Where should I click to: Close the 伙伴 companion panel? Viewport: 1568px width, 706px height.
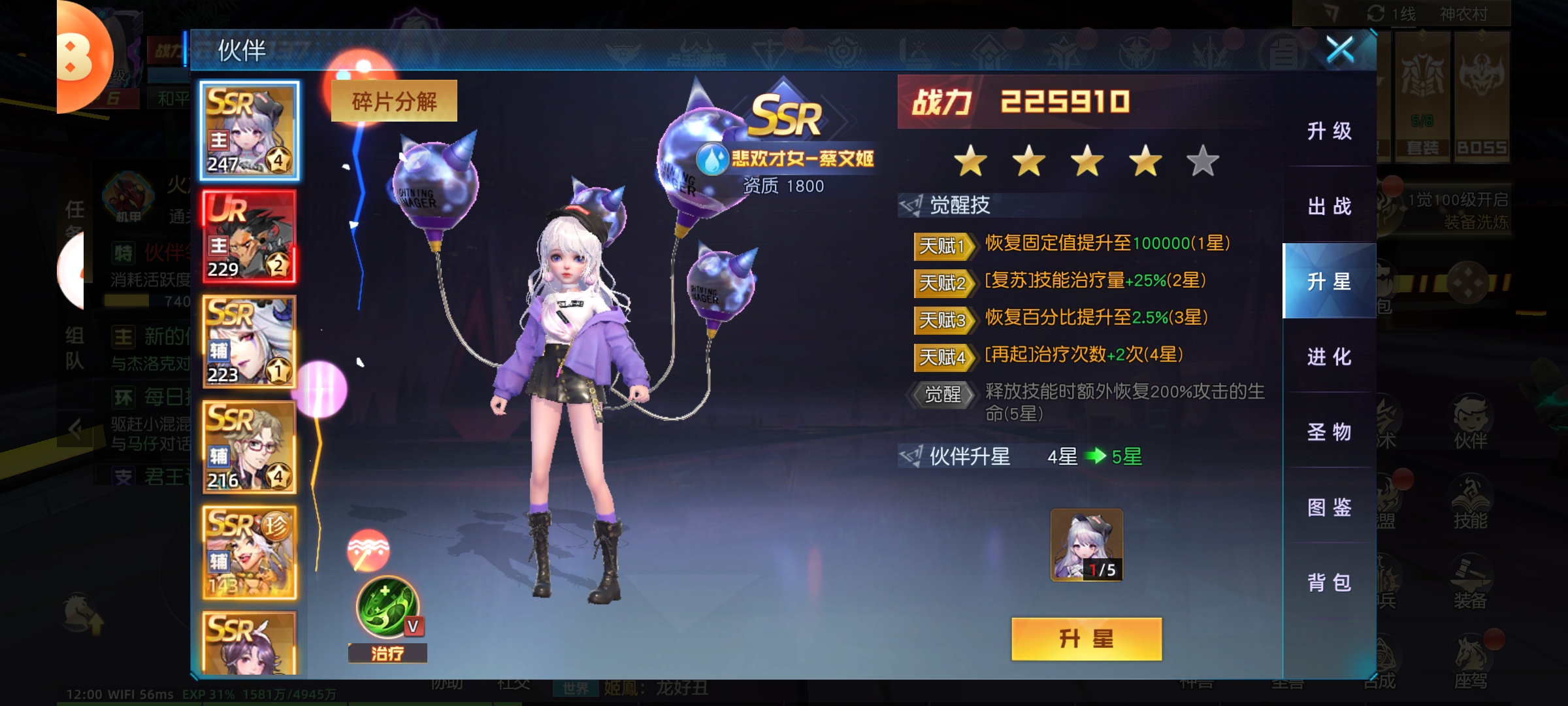tap(1339, 50)
